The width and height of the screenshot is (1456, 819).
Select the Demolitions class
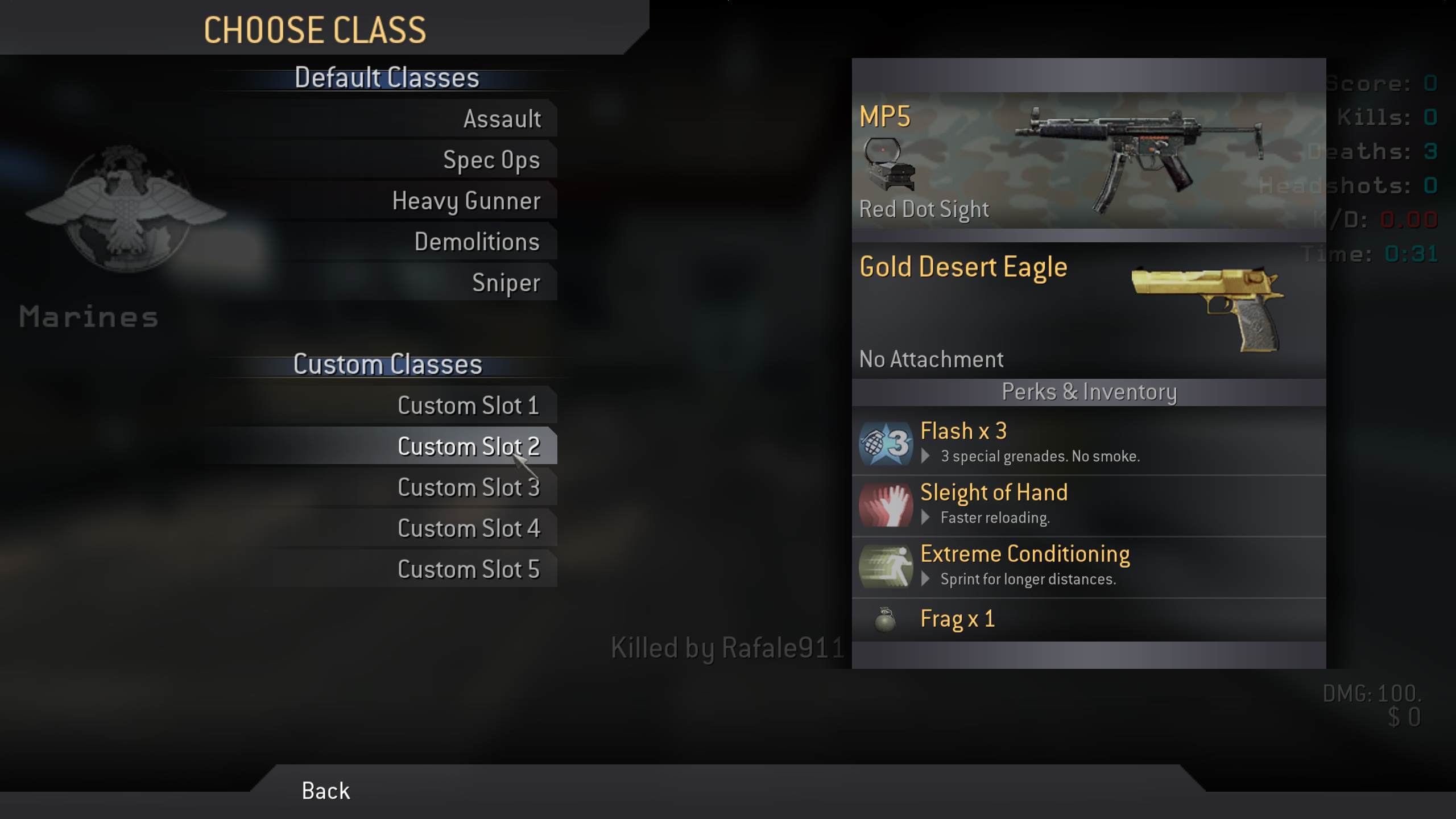(477, 242)
